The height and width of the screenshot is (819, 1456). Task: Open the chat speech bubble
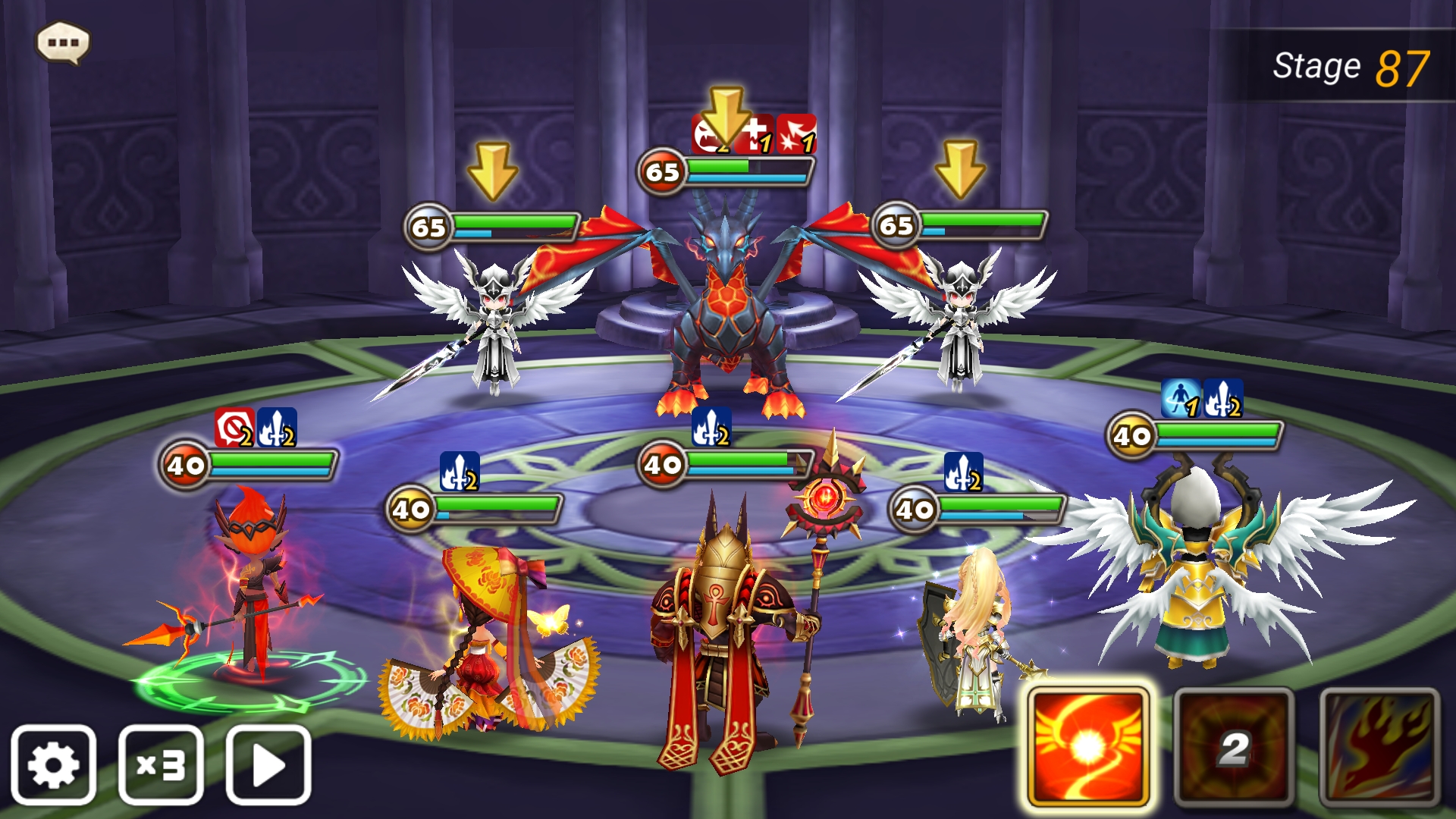[x=64, y=42]
